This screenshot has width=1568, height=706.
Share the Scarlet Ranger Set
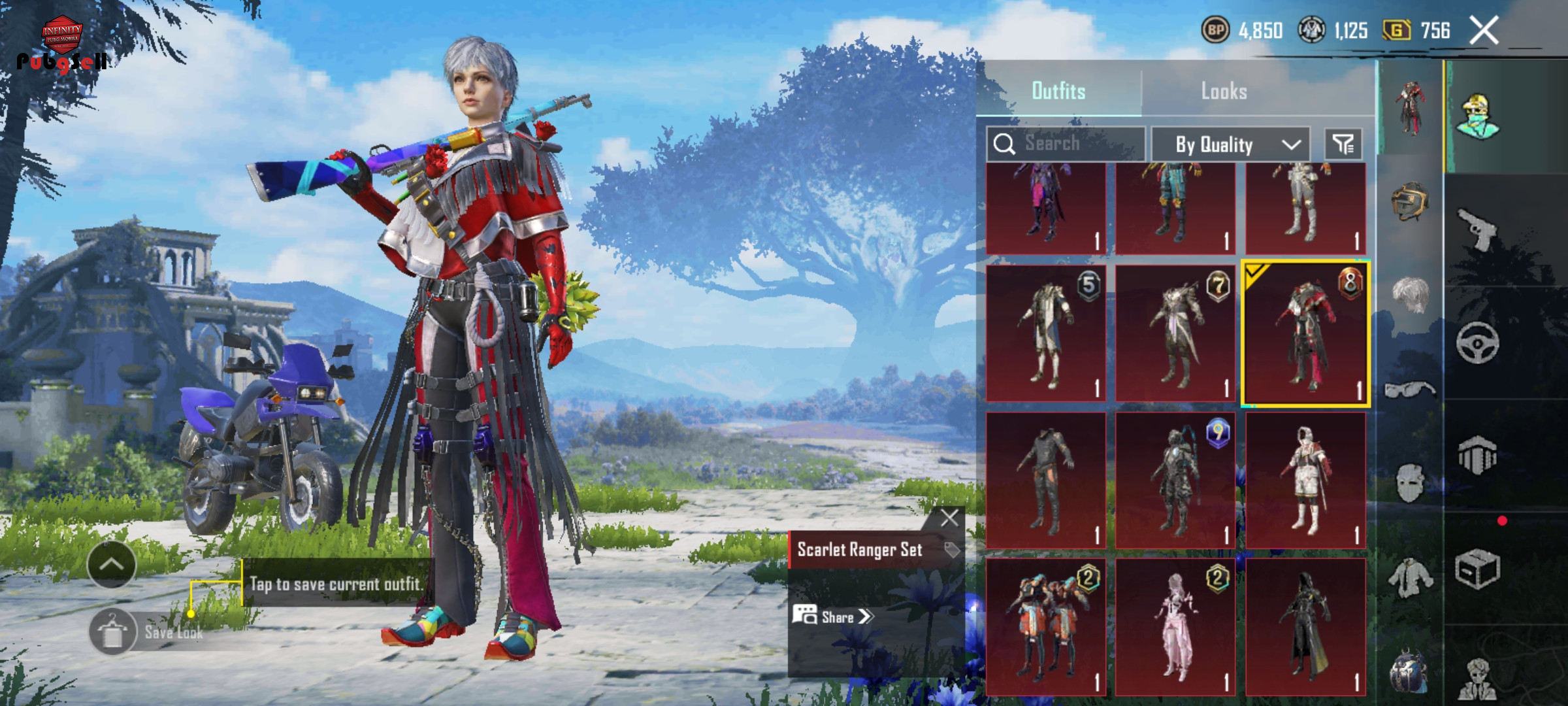click(x=833, y=616)
